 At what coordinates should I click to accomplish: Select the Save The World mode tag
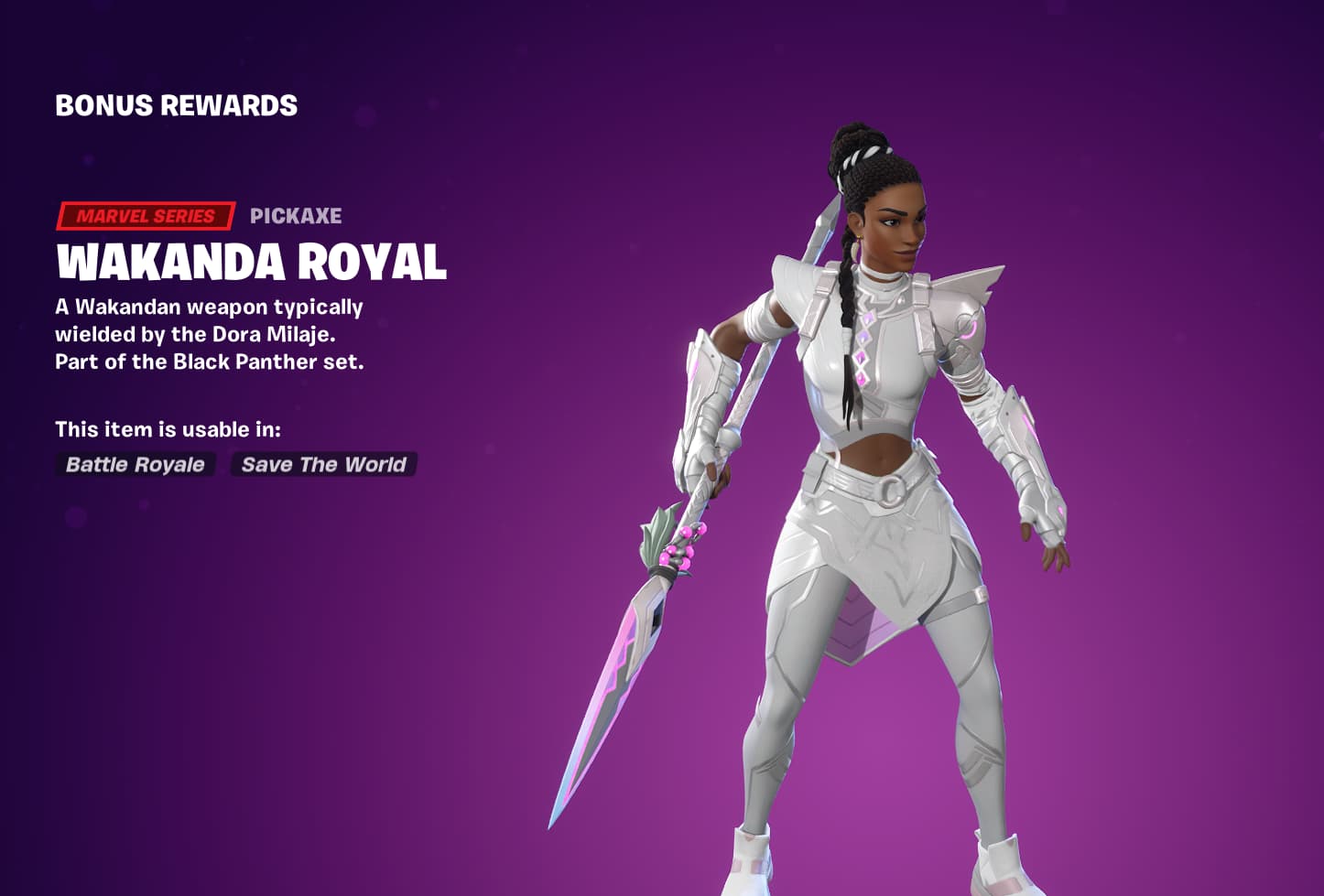(322, 465)
